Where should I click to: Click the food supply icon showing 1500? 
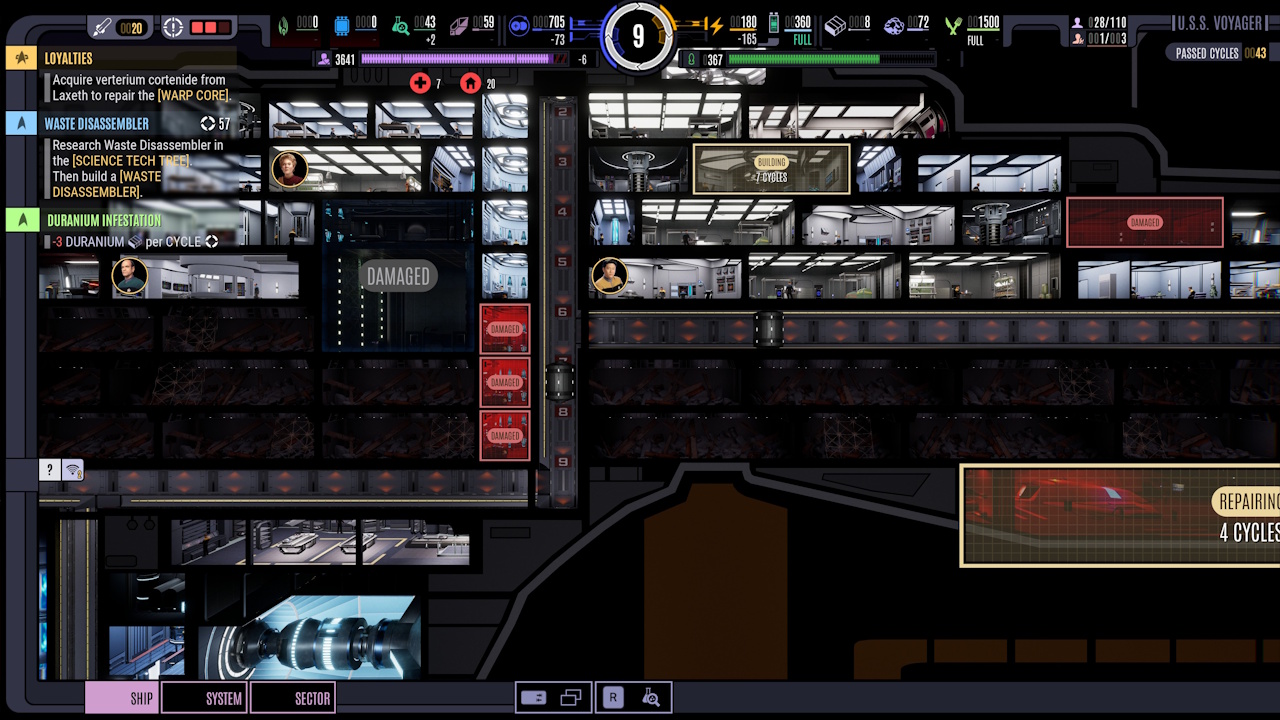tap(952, 27)
